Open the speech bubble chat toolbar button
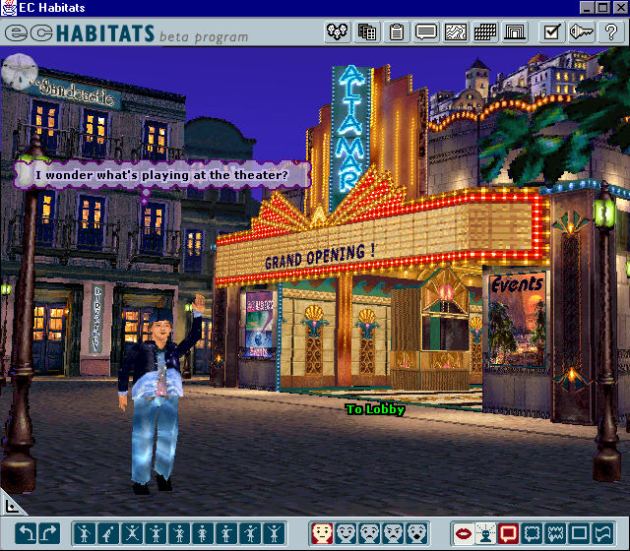 427,32
